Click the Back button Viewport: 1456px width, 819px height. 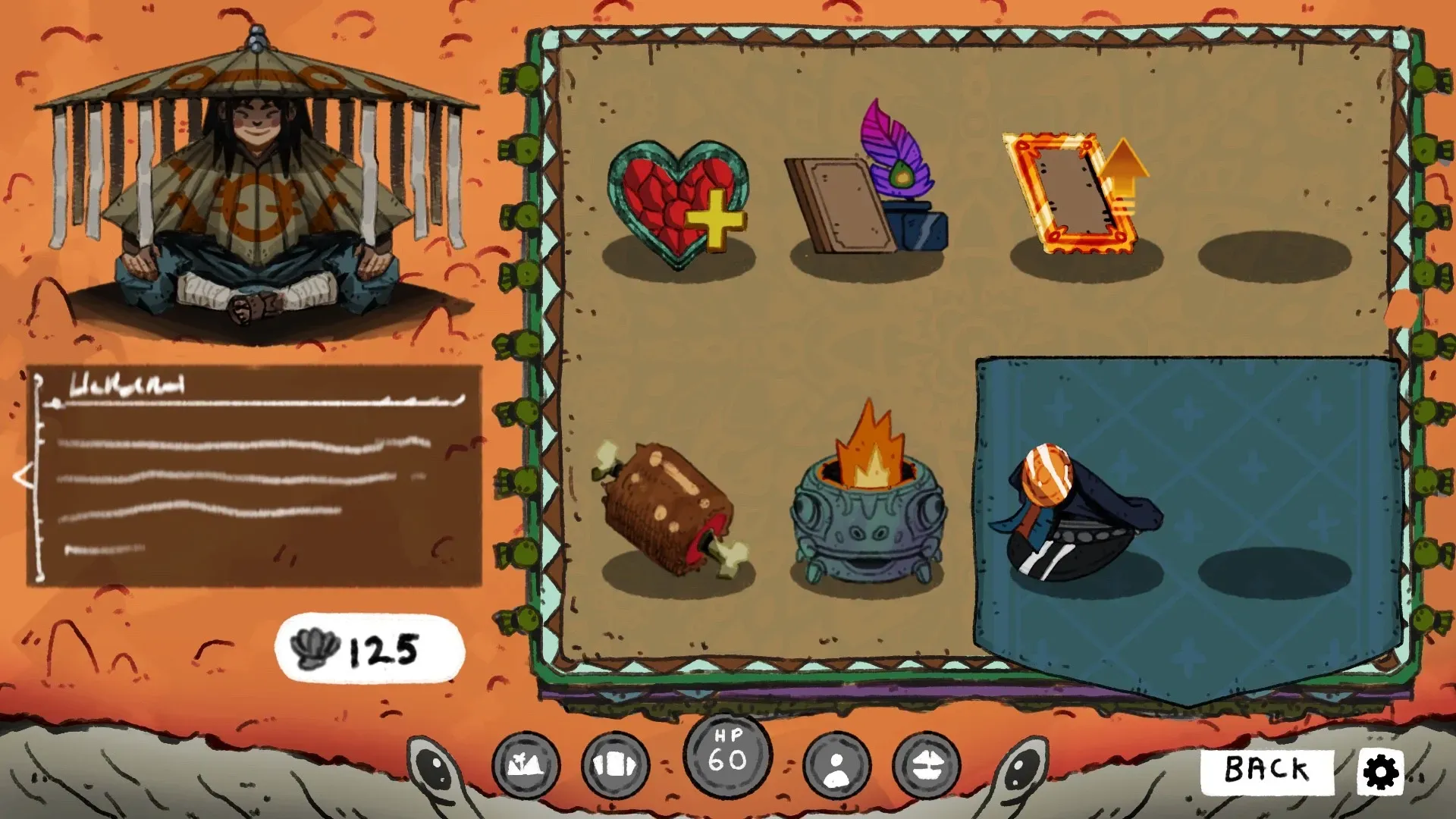tap(1266, 770)
